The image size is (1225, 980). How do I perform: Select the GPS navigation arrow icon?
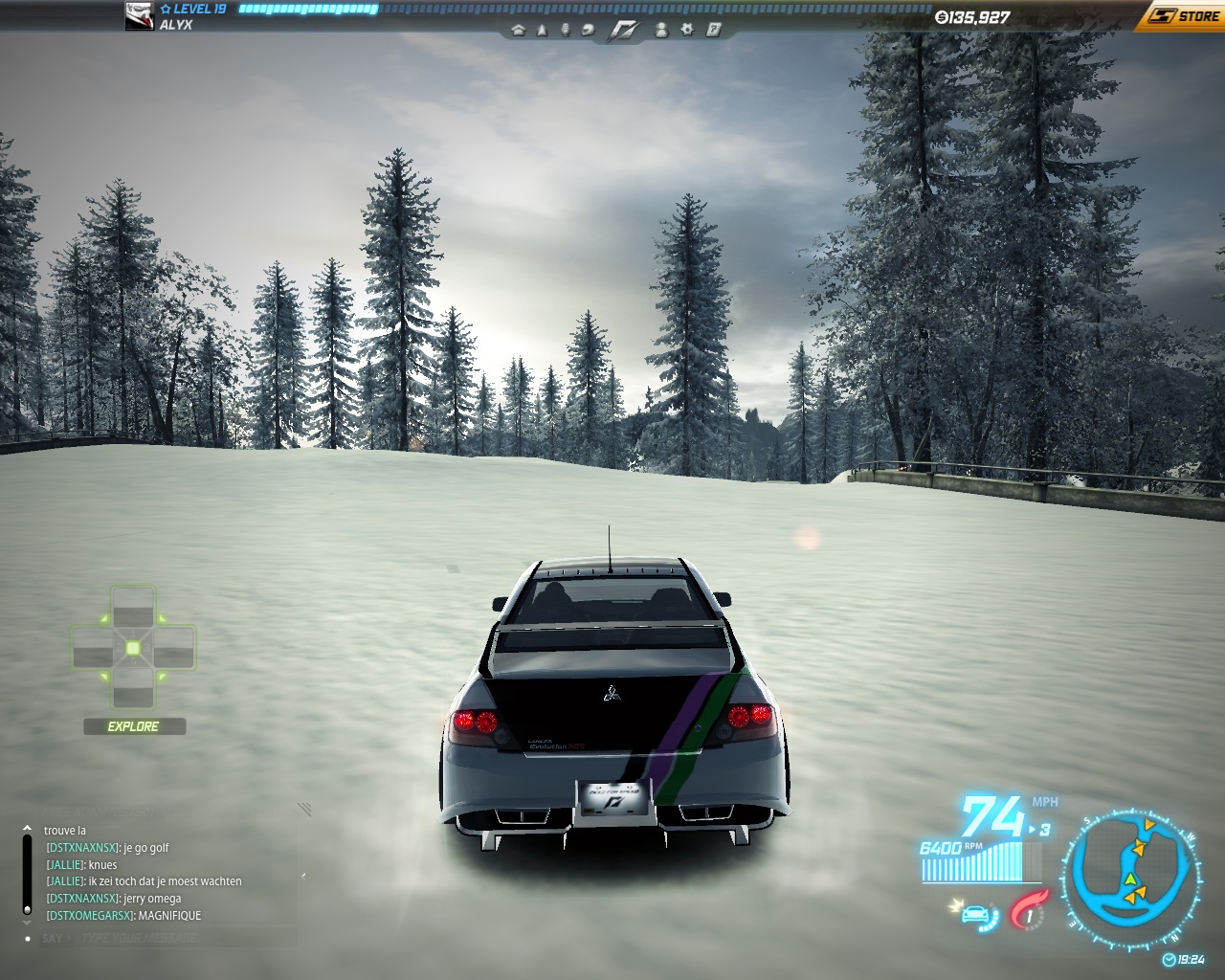[x=542, y=30]
